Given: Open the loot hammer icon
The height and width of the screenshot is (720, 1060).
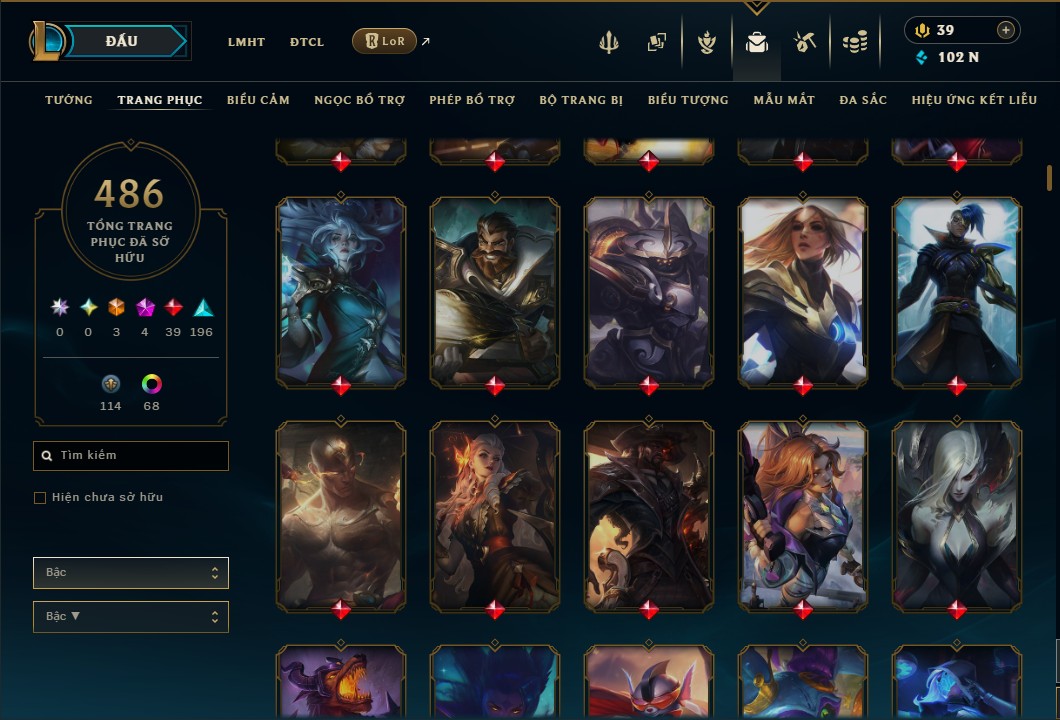Looking at the screenshot, I should pos(805,42).
